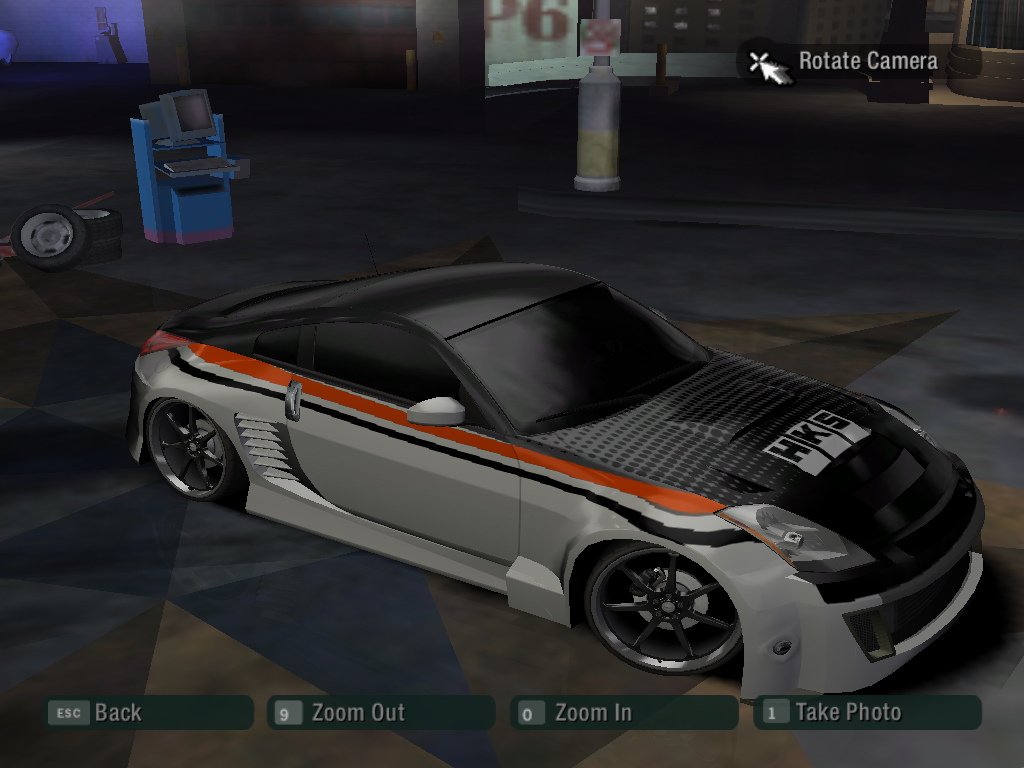Go back using the Back button

tap(148, 713)
